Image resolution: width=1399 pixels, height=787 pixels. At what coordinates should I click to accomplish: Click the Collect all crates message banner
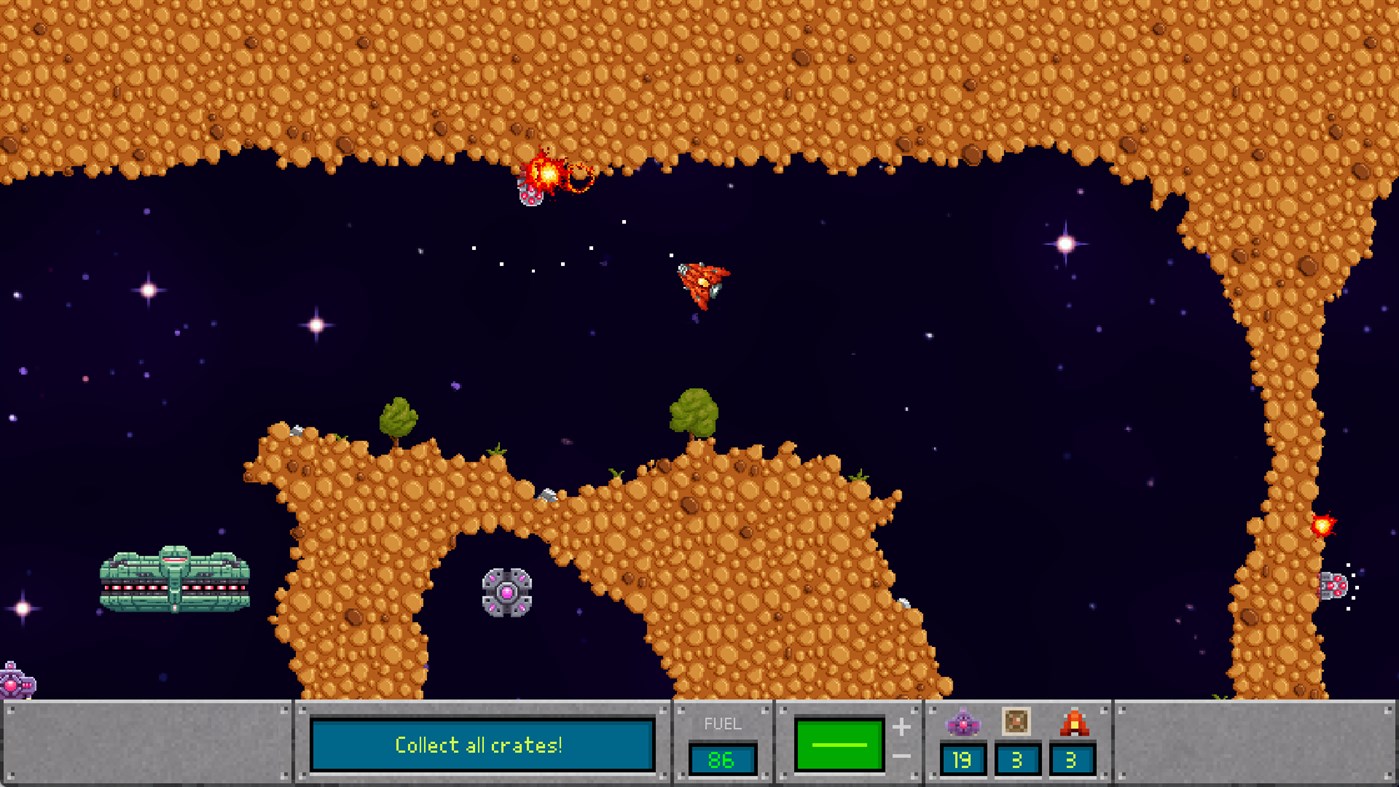pos(482,744)
